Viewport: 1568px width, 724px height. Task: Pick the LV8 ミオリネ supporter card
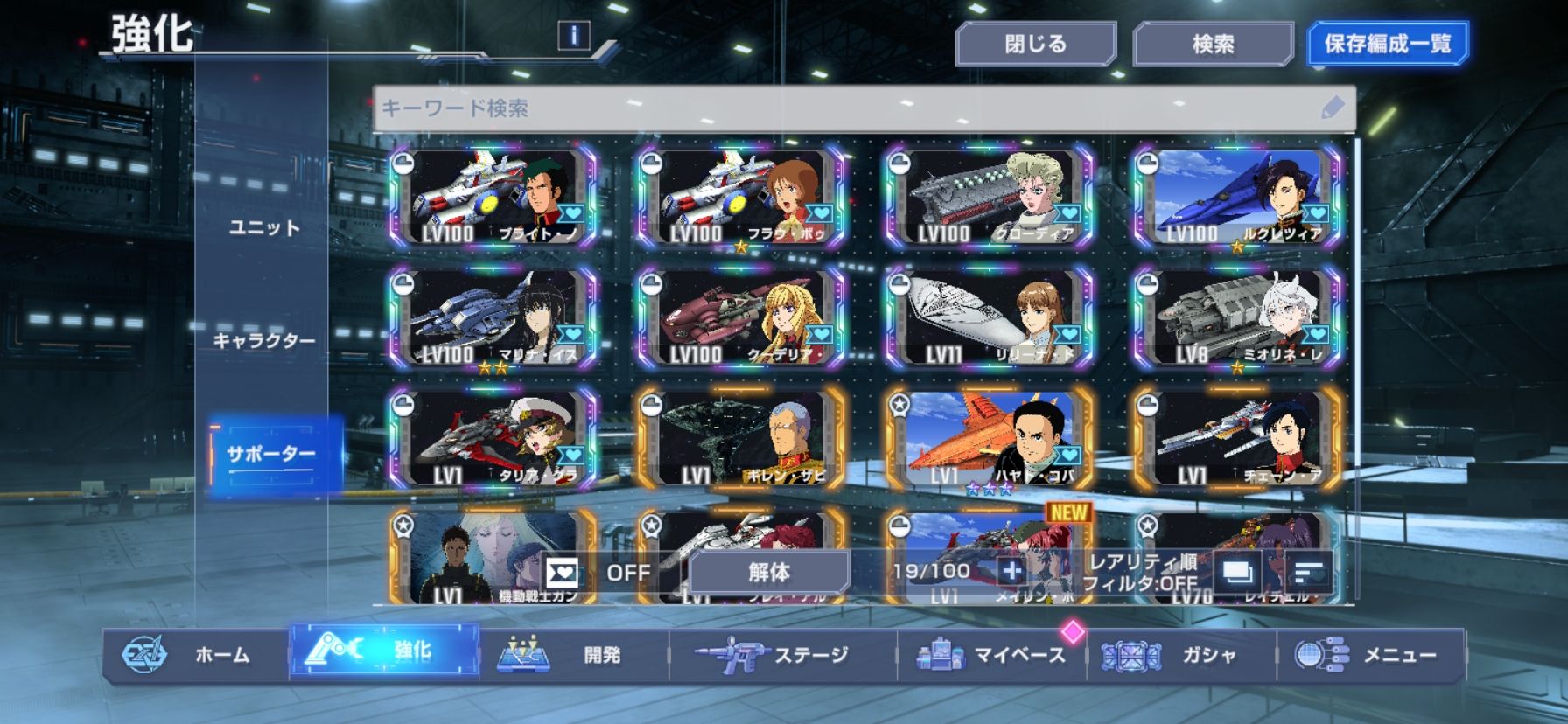pos(1236,318)
